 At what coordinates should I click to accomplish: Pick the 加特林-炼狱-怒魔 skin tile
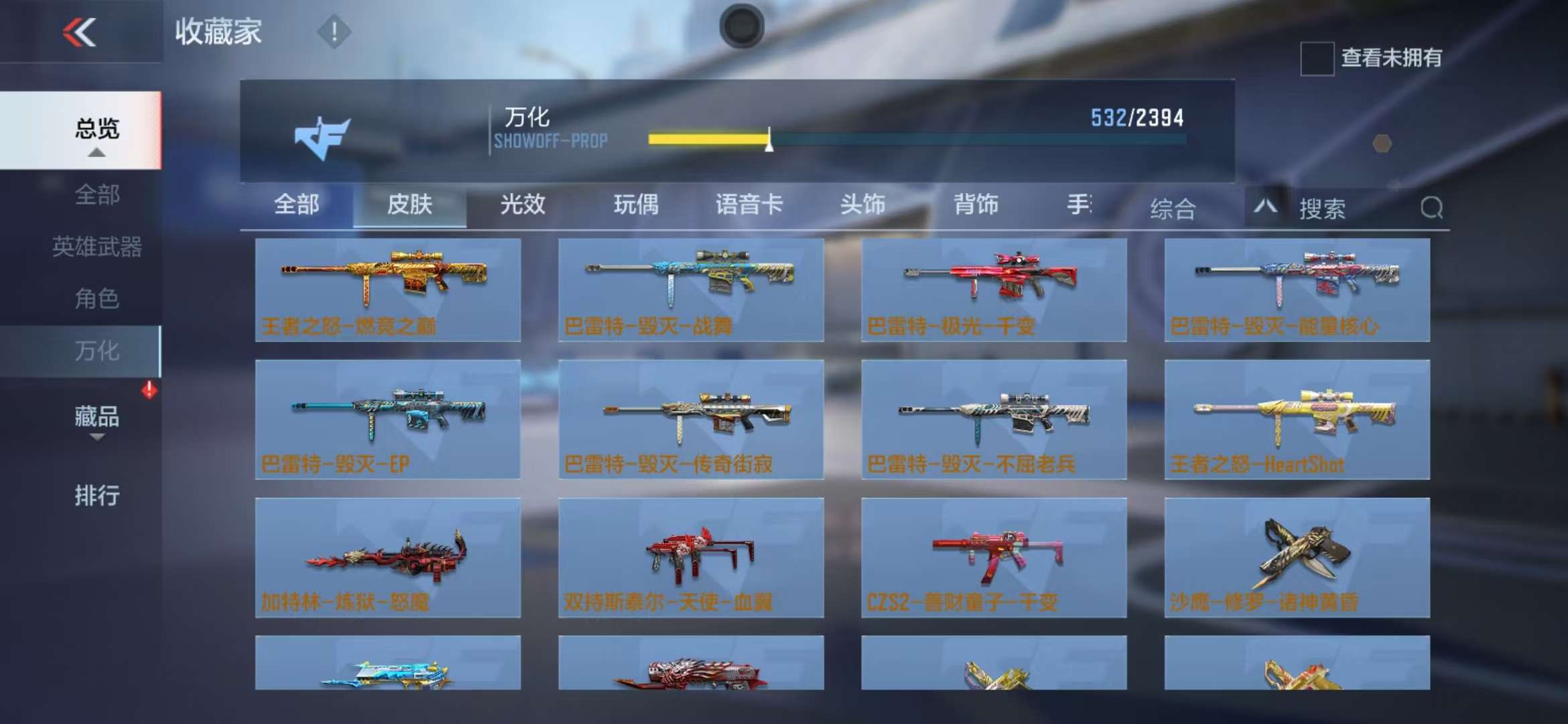point(388,557)
